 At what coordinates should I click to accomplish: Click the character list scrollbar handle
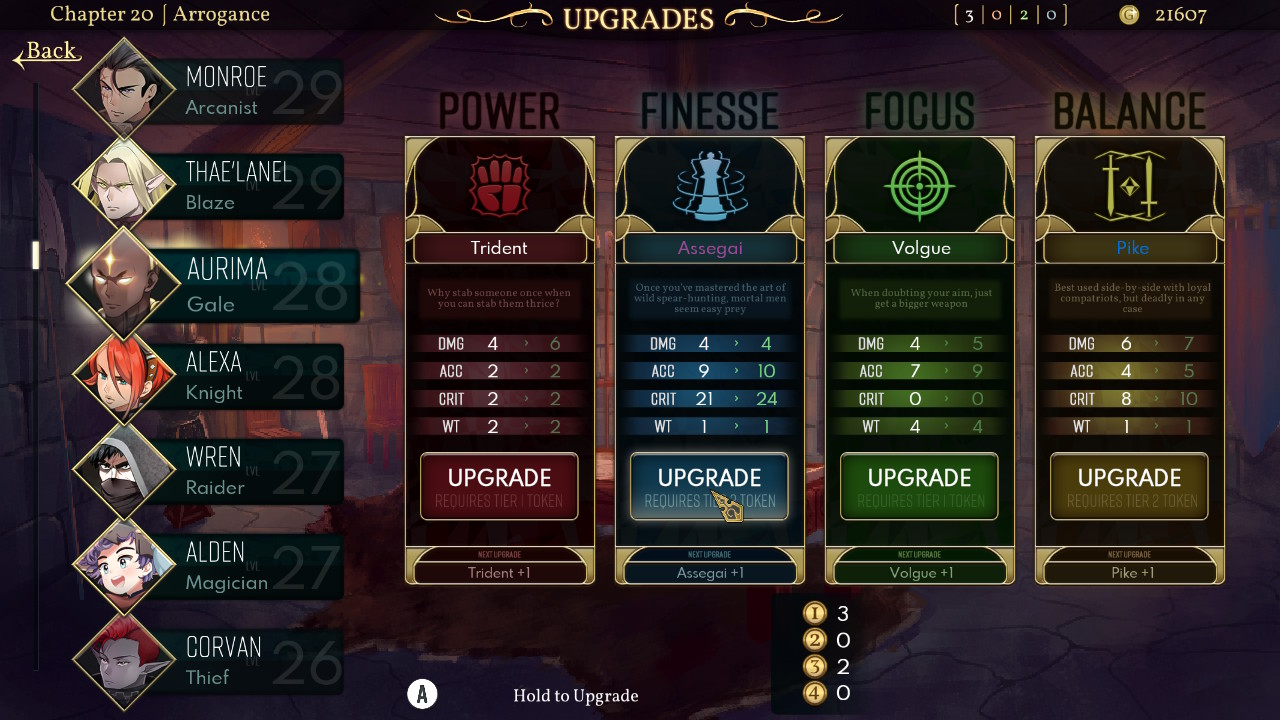36,255
